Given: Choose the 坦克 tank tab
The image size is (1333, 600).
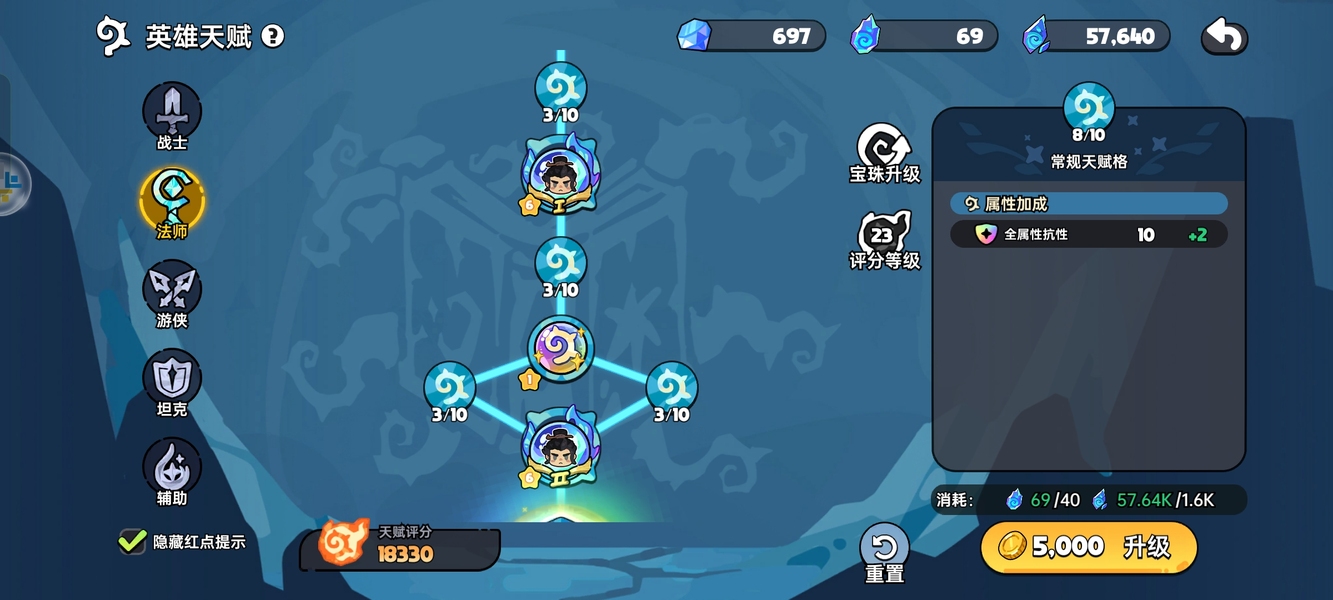Looking at the screenshot, I should [172, 378].
